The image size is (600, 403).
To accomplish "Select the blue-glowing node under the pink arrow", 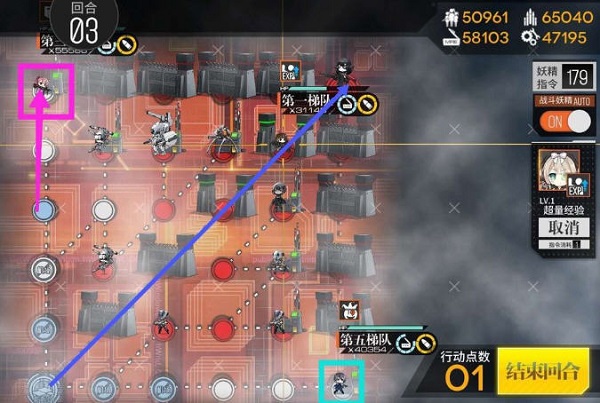I will 43,210.
